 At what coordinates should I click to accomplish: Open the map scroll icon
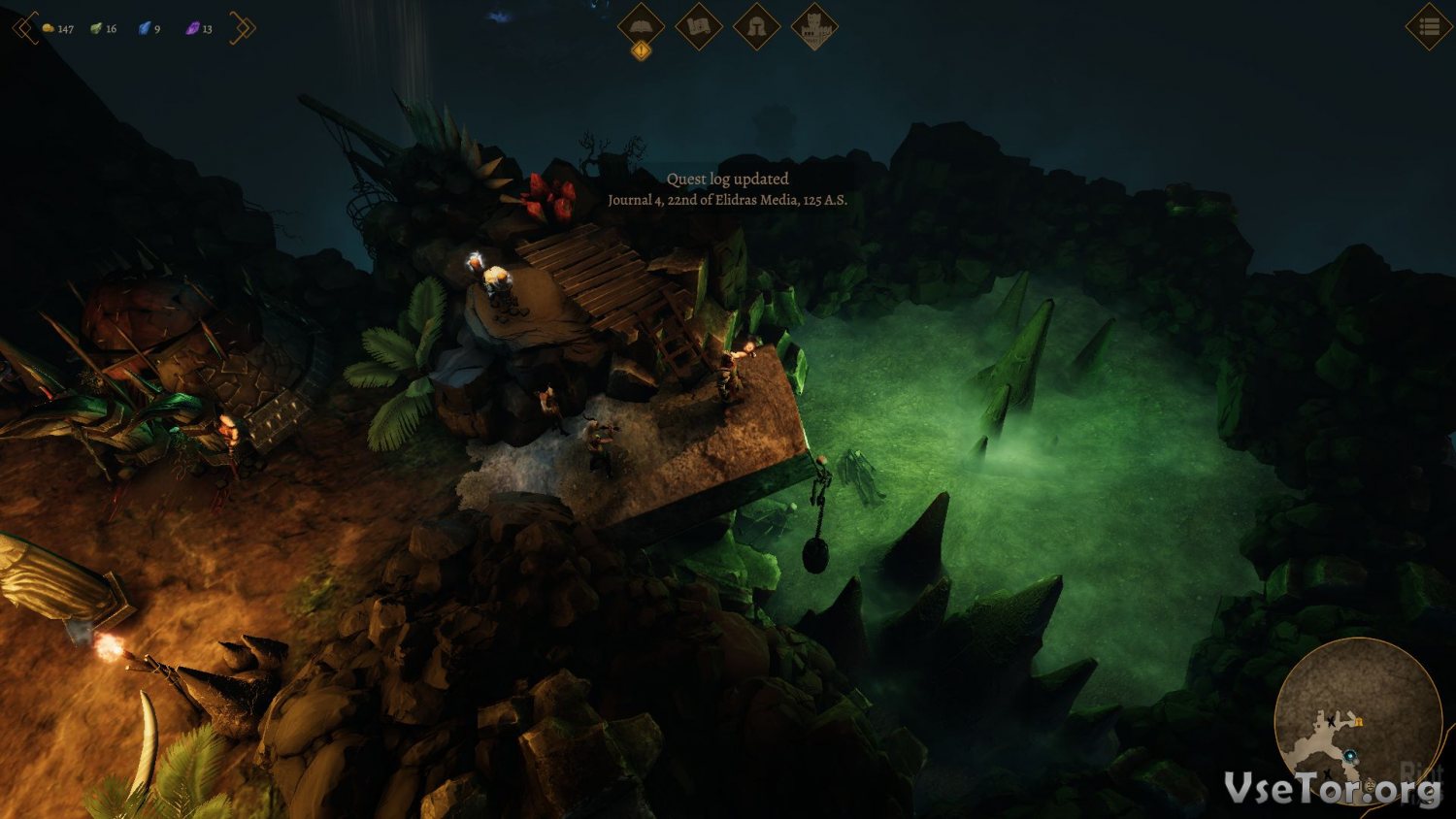pyautogui.click(x=699, y=26)
